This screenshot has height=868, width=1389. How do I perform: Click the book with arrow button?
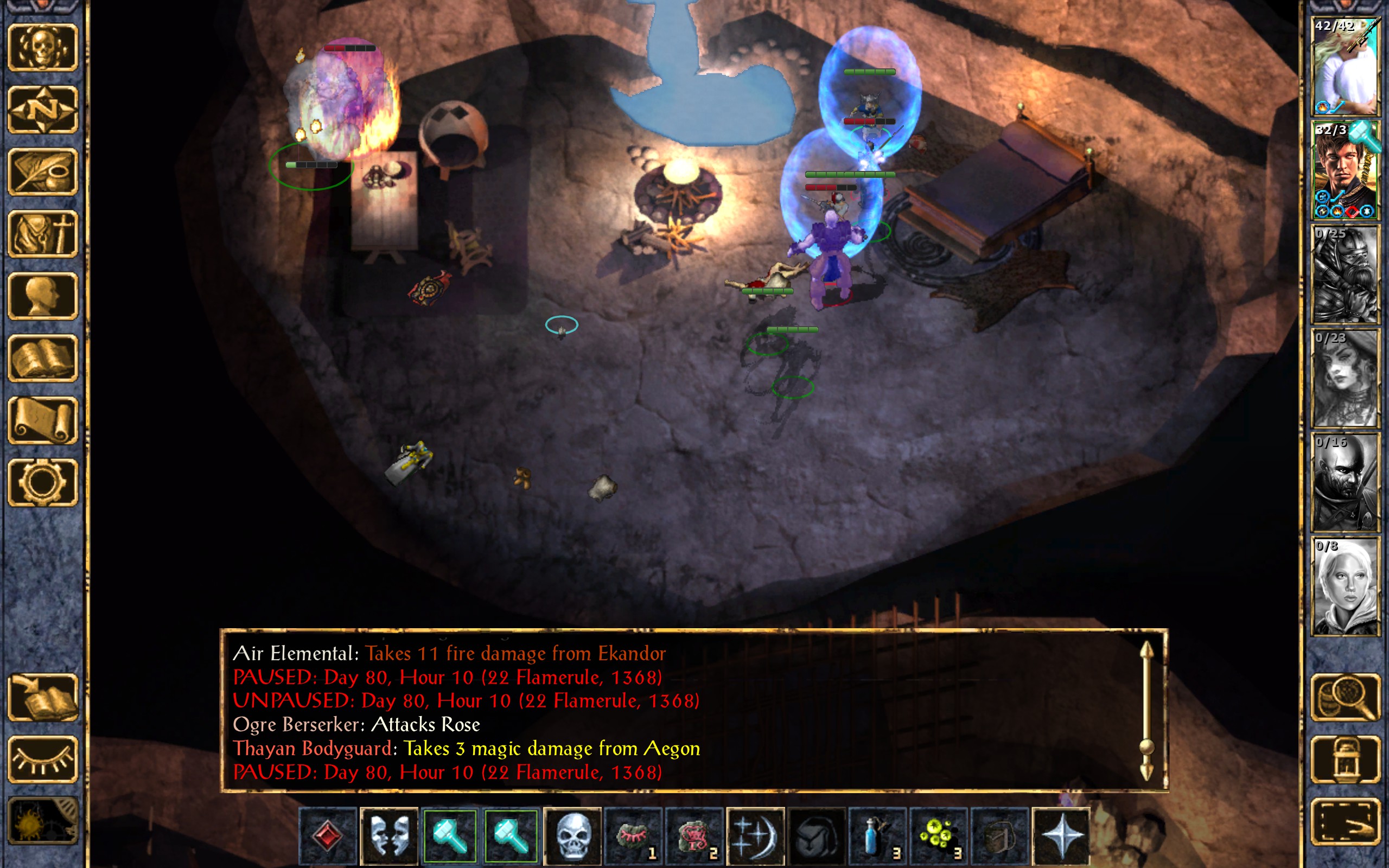[x=42, y=697]
